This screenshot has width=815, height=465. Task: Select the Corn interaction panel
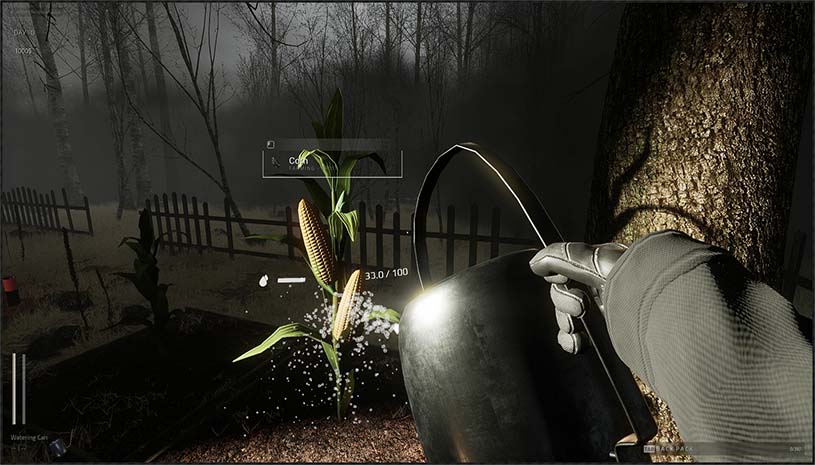click(x=332, y=163)
